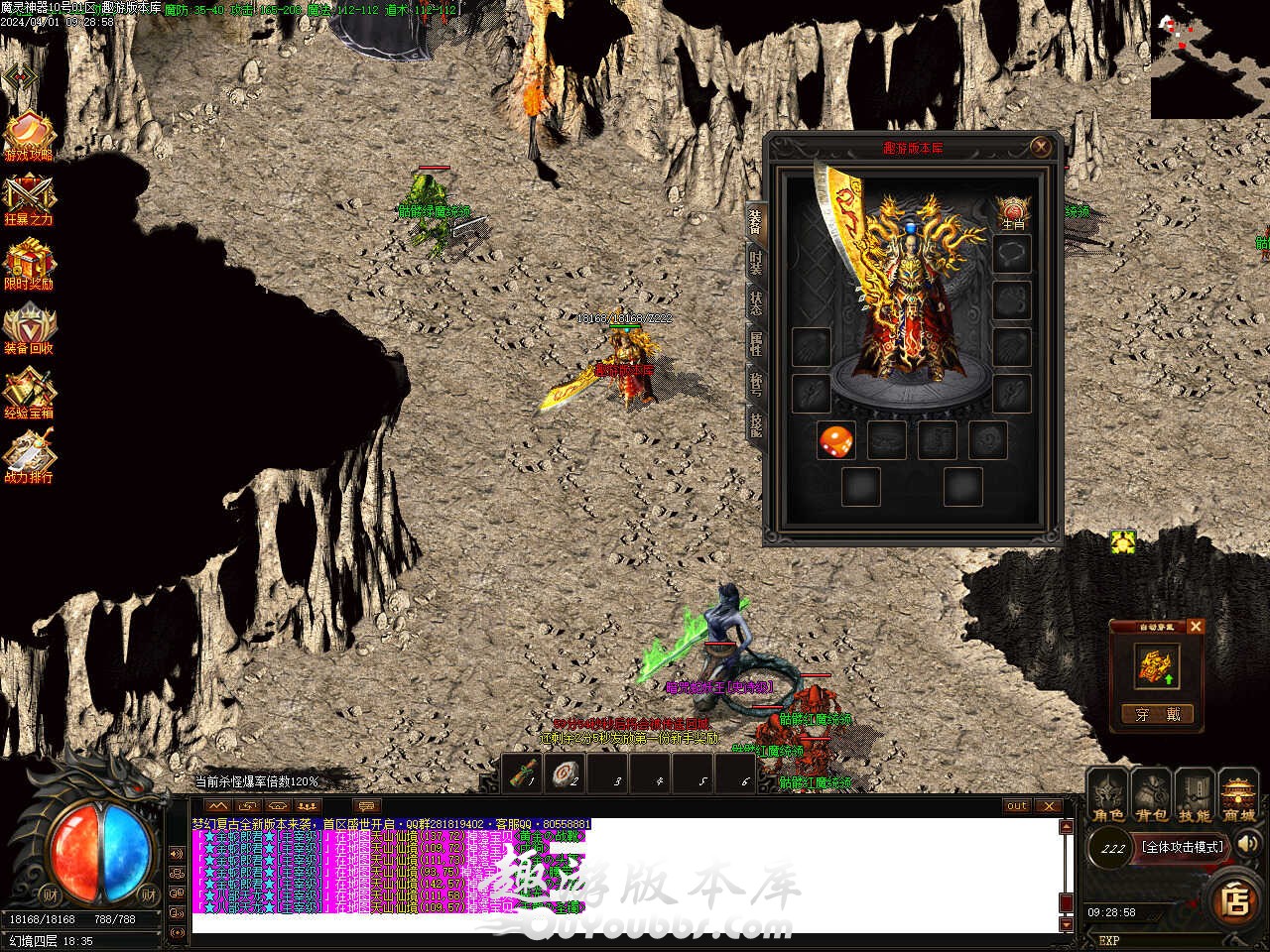This screenshot has width=1270, height=952.
Task: Select the orange dice equipment slot
Action: pos(835,440)
